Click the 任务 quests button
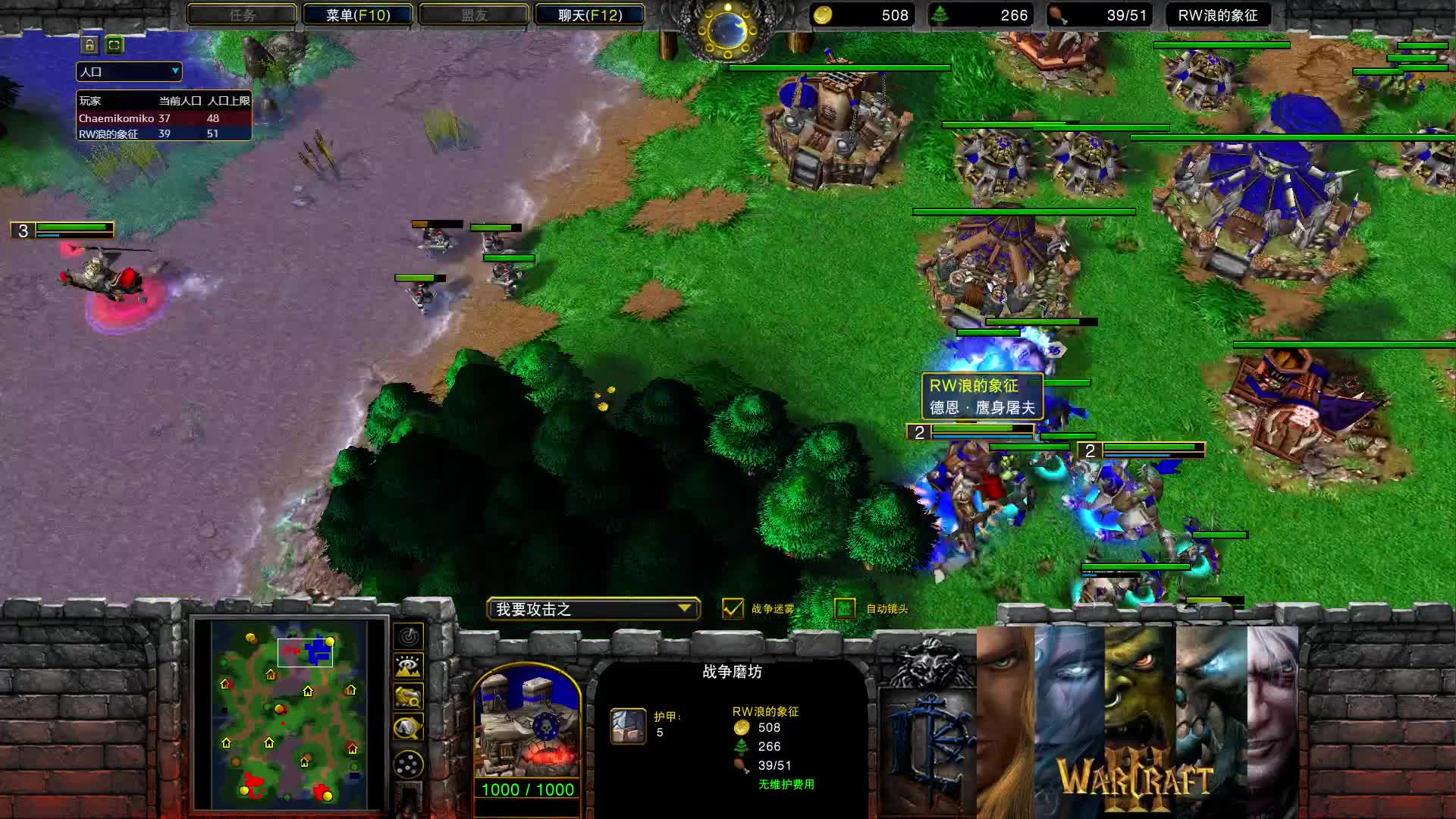The width and height of the screenshot is (1456, 819). 241,14
